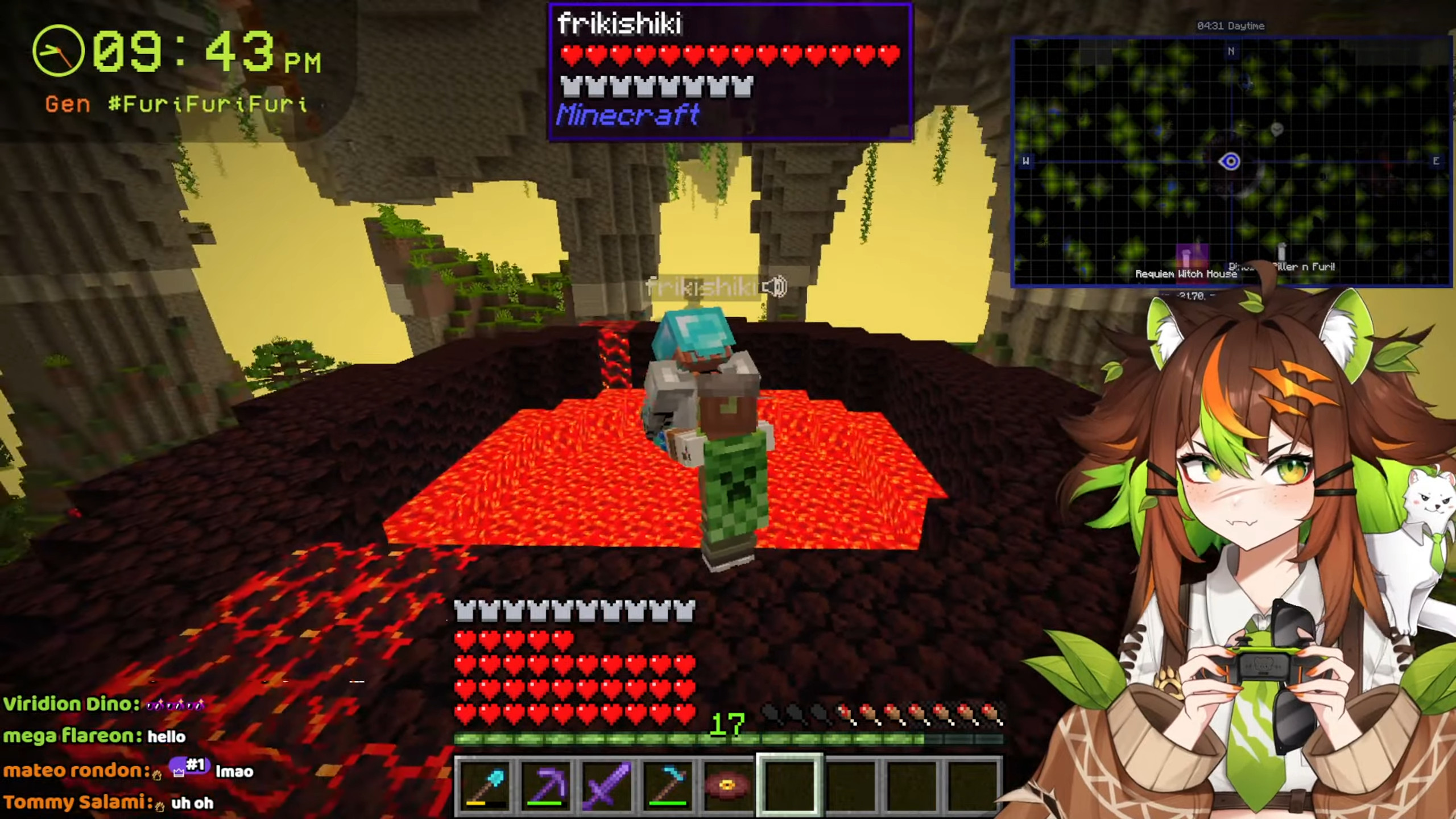
Task: Click the grey skull marker on minimap
Action: 1277,129
